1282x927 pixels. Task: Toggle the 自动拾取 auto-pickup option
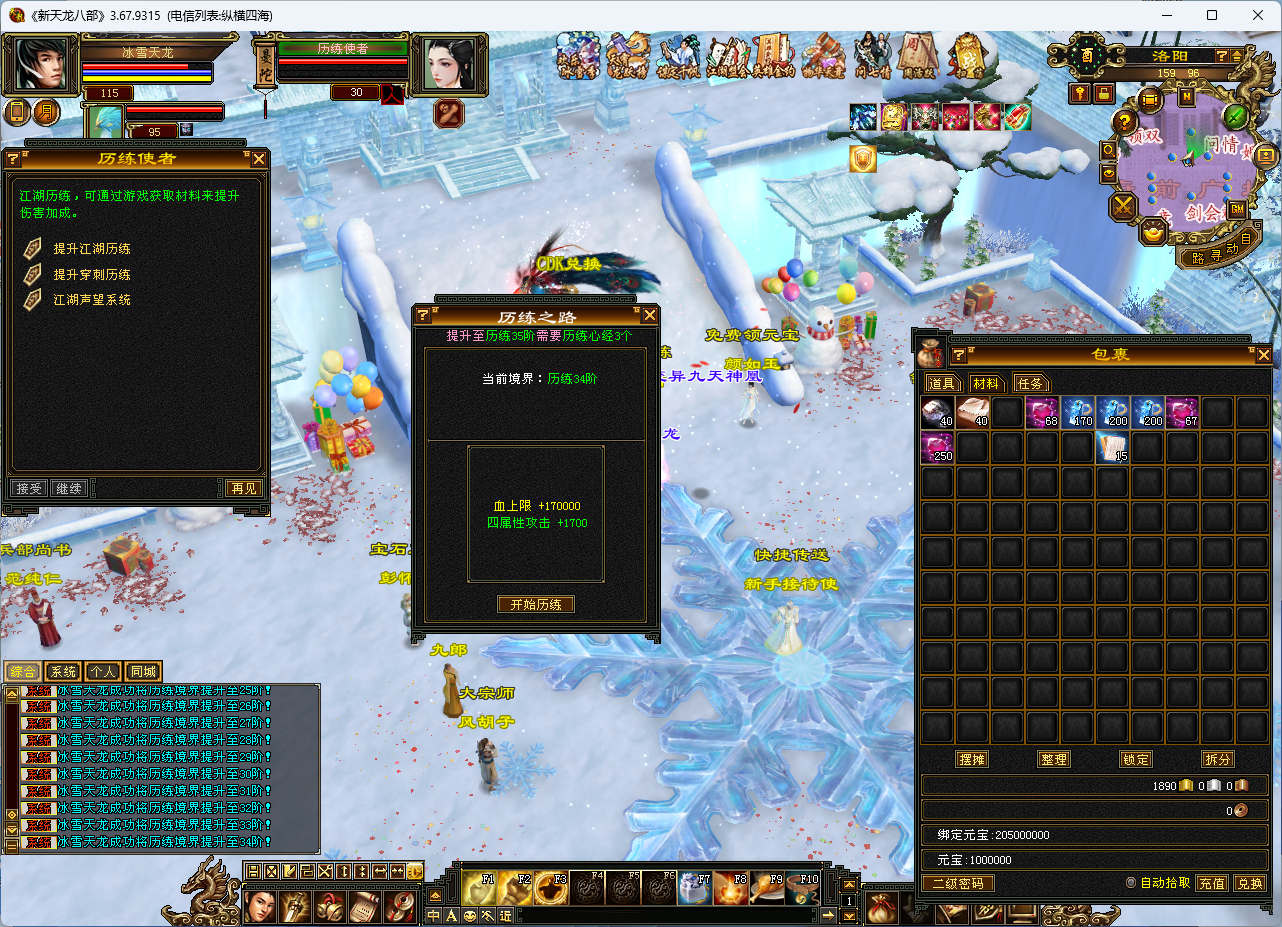click(x=1131, y=883)
